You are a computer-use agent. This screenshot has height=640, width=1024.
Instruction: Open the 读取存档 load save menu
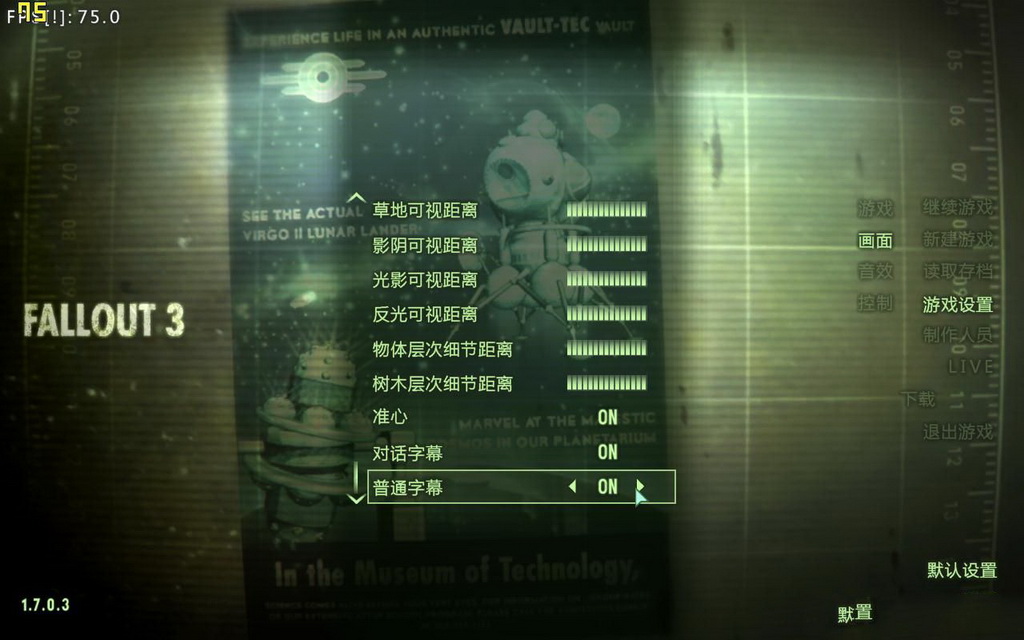click(958, 272)
